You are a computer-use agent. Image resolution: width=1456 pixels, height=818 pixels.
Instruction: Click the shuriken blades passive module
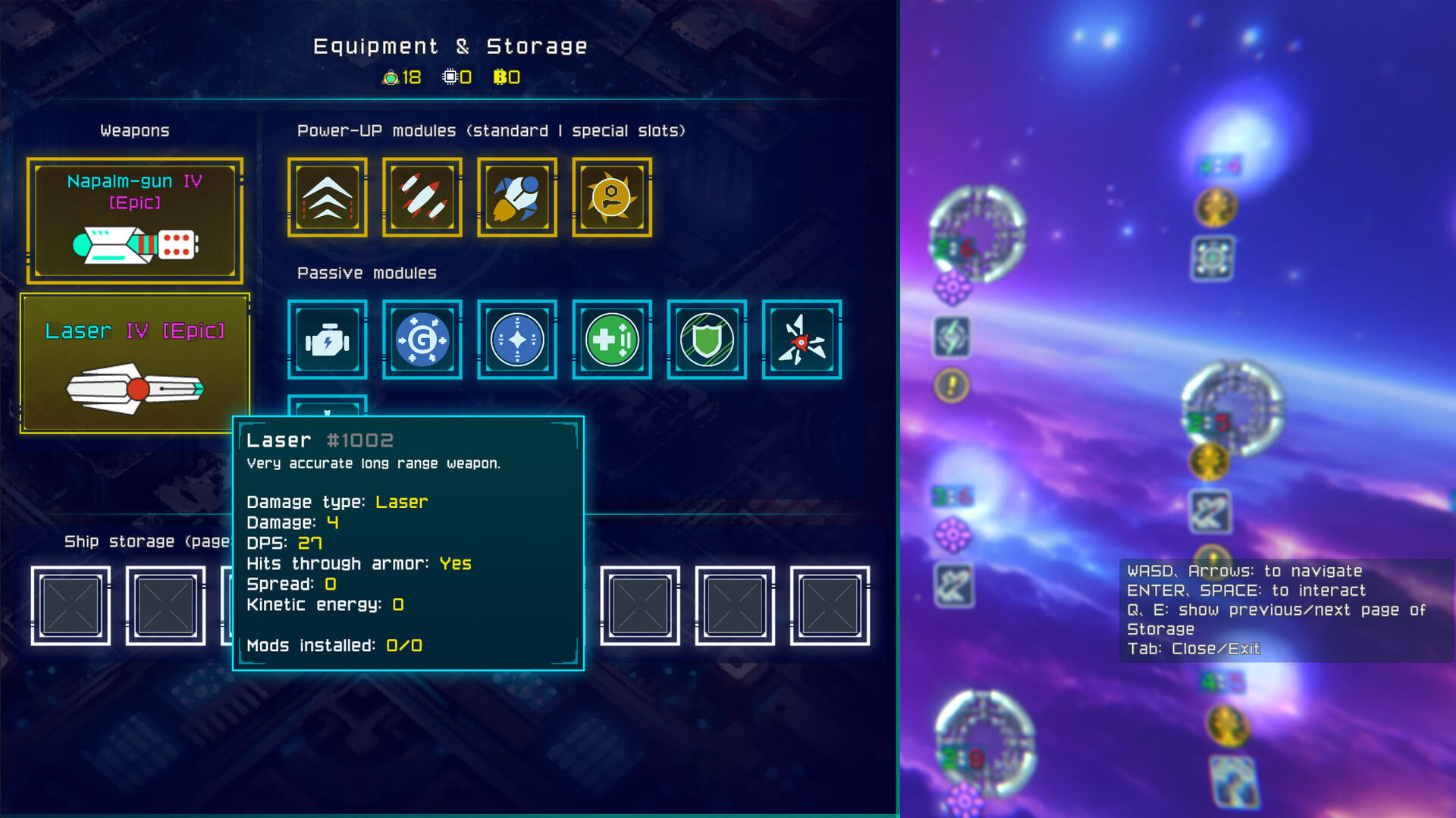(801, 339)
